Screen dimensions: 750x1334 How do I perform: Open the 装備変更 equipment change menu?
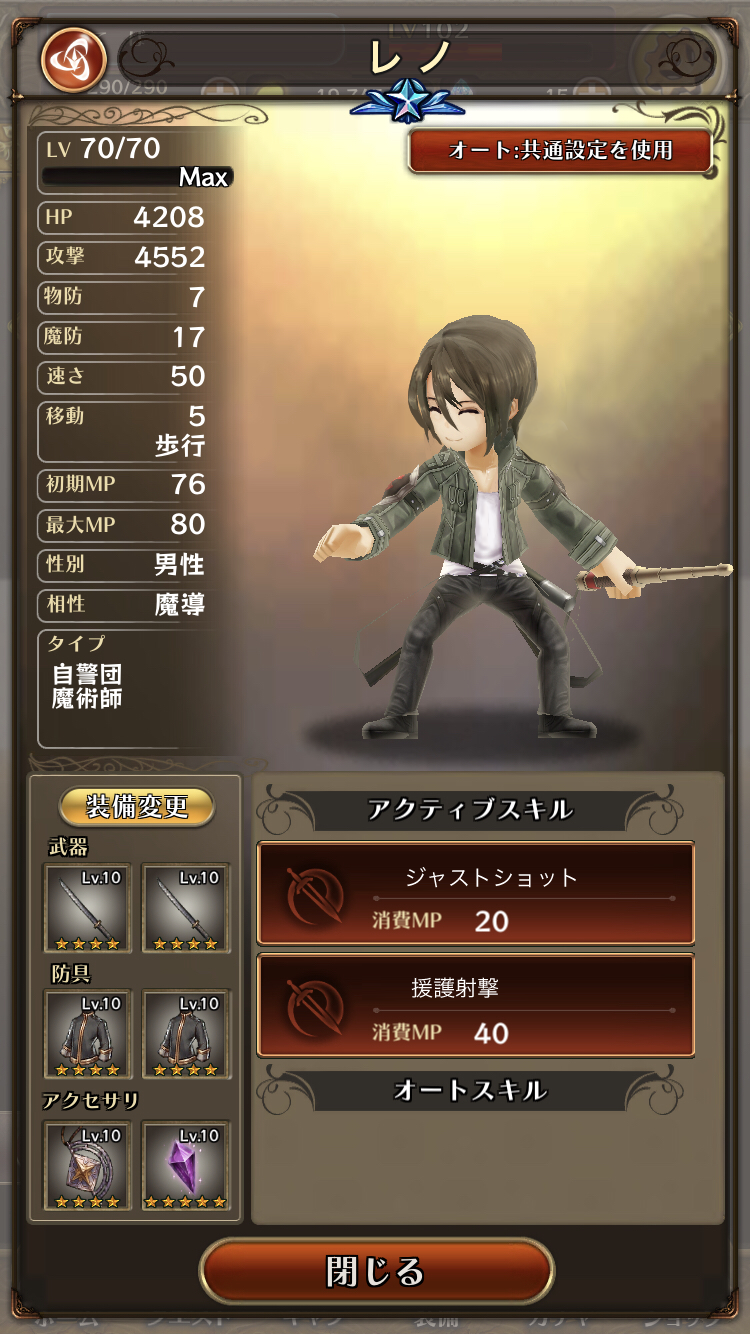click(x=137, y=806)
